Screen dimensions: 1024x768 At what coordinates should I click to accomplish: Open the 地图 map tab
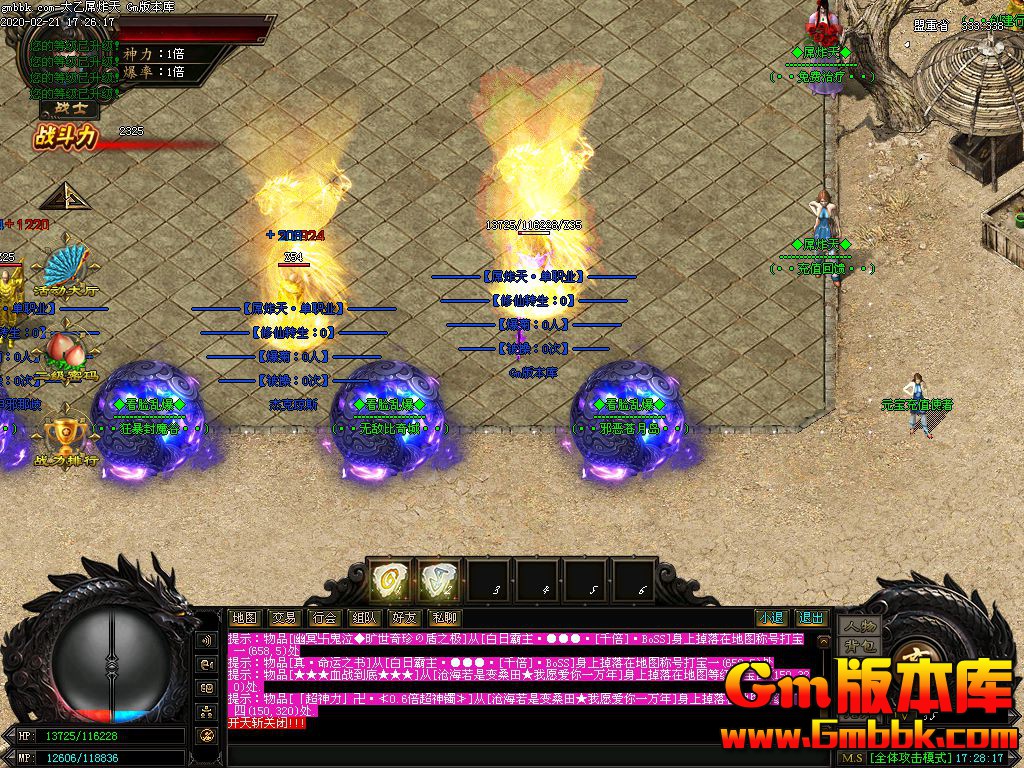(244, 618)
